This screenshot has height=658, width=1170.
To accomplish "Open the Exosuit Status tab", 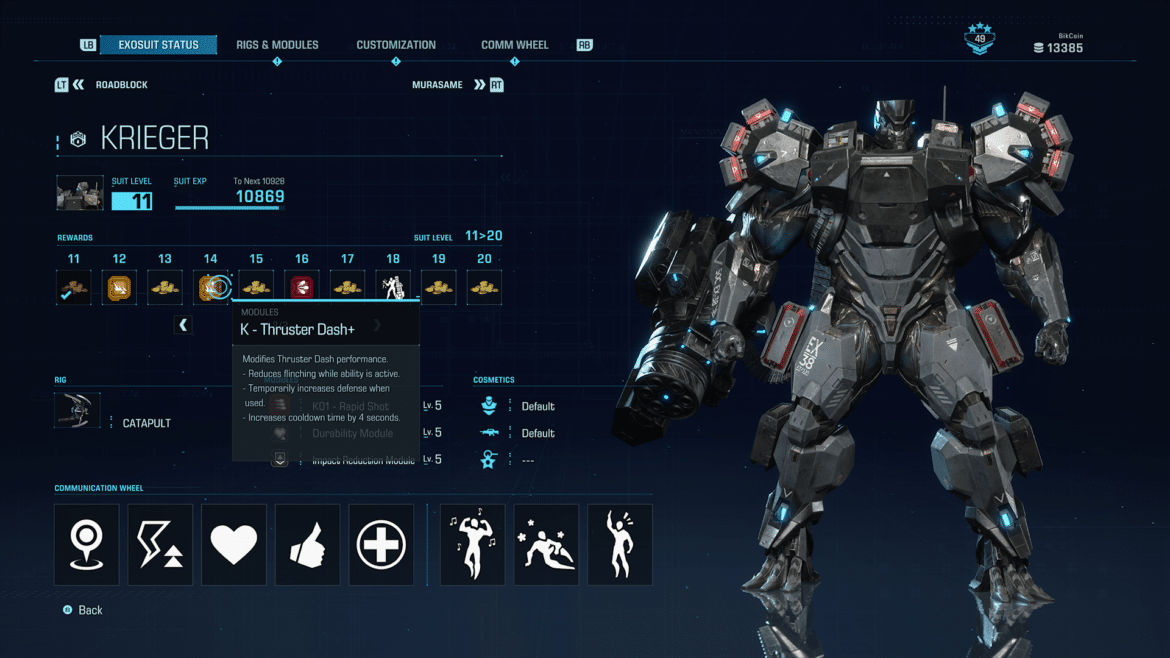I will click(158, 45).
